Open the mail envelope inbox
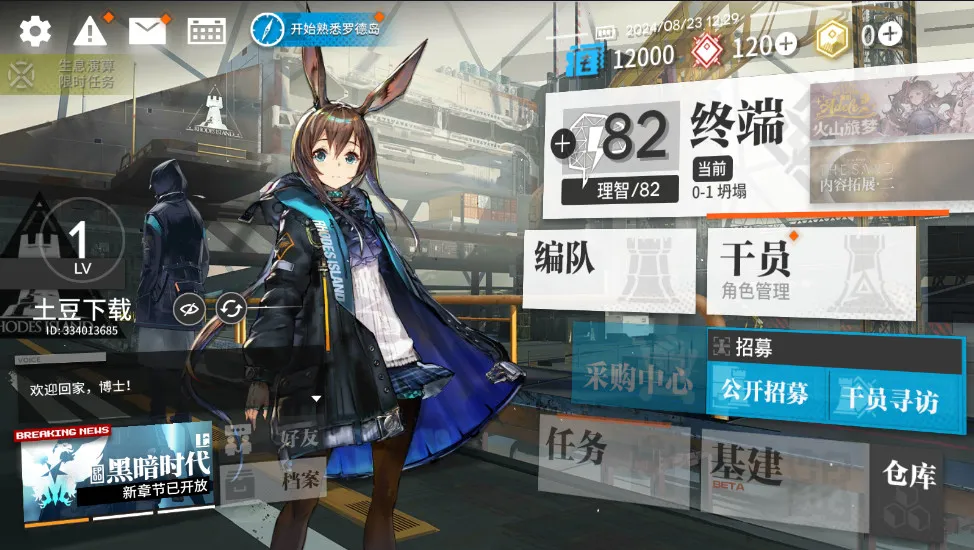 147,31
